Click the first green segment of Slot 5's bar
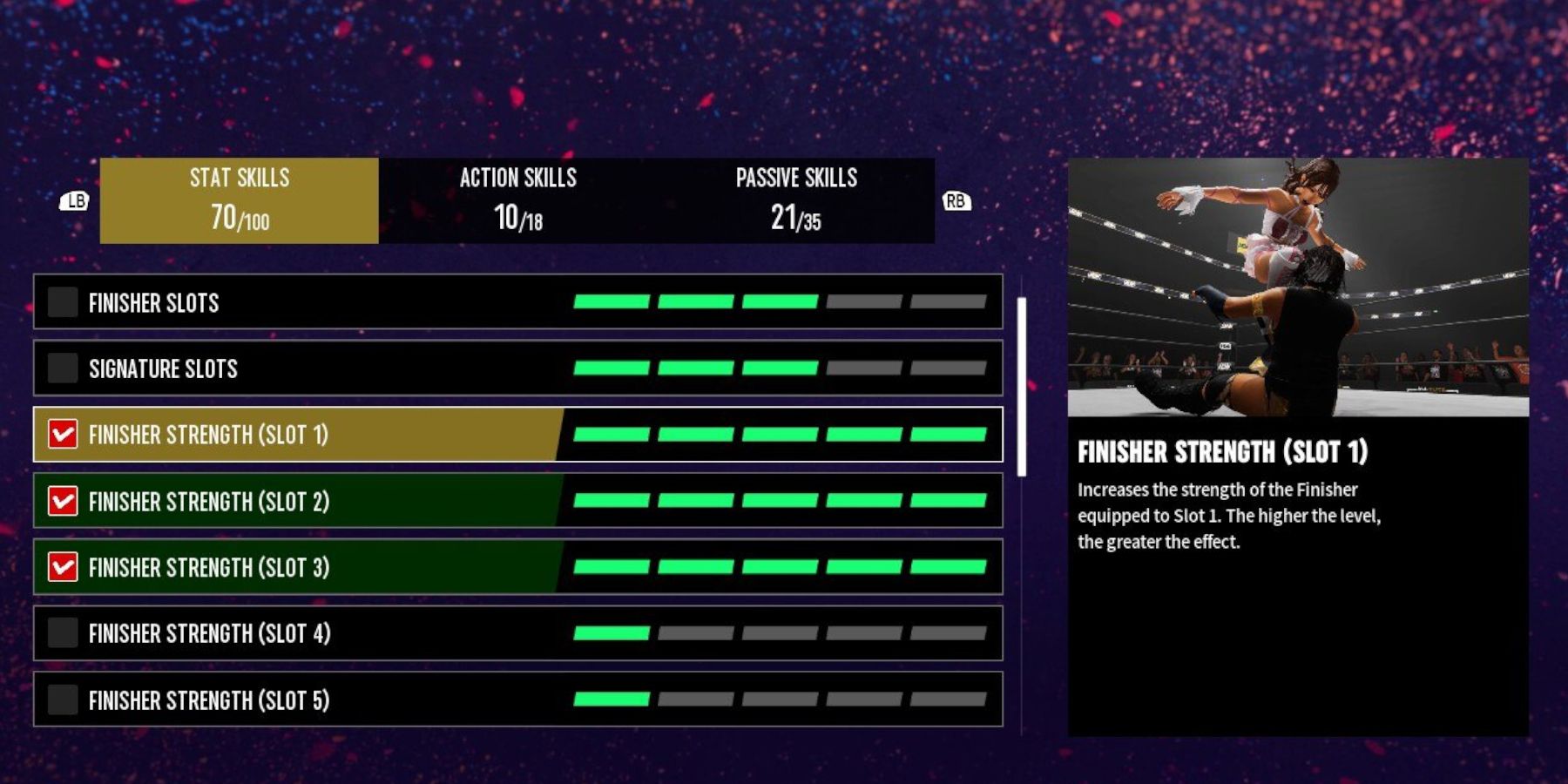 [612, 700]
